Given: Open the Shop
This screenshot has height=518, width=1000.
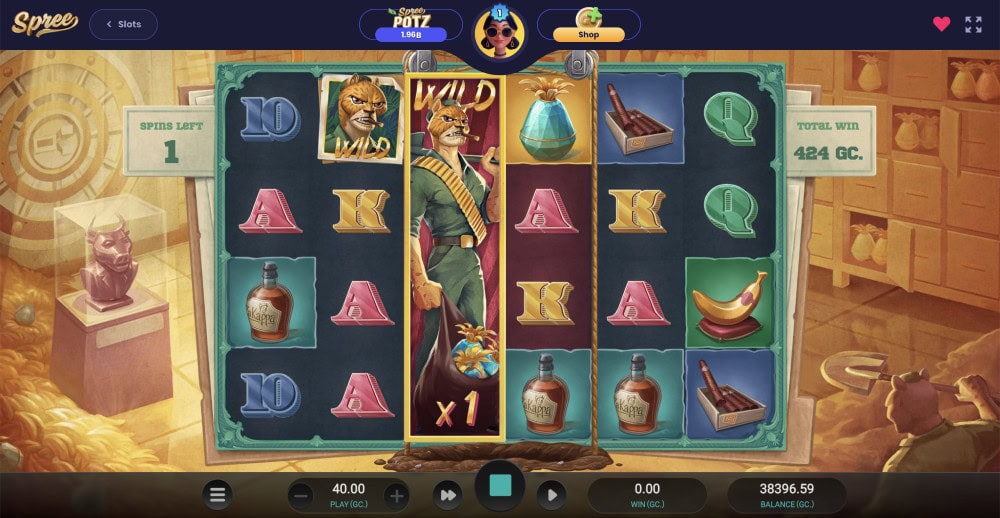Looking at the screenshot, I should tap(589, 25).
